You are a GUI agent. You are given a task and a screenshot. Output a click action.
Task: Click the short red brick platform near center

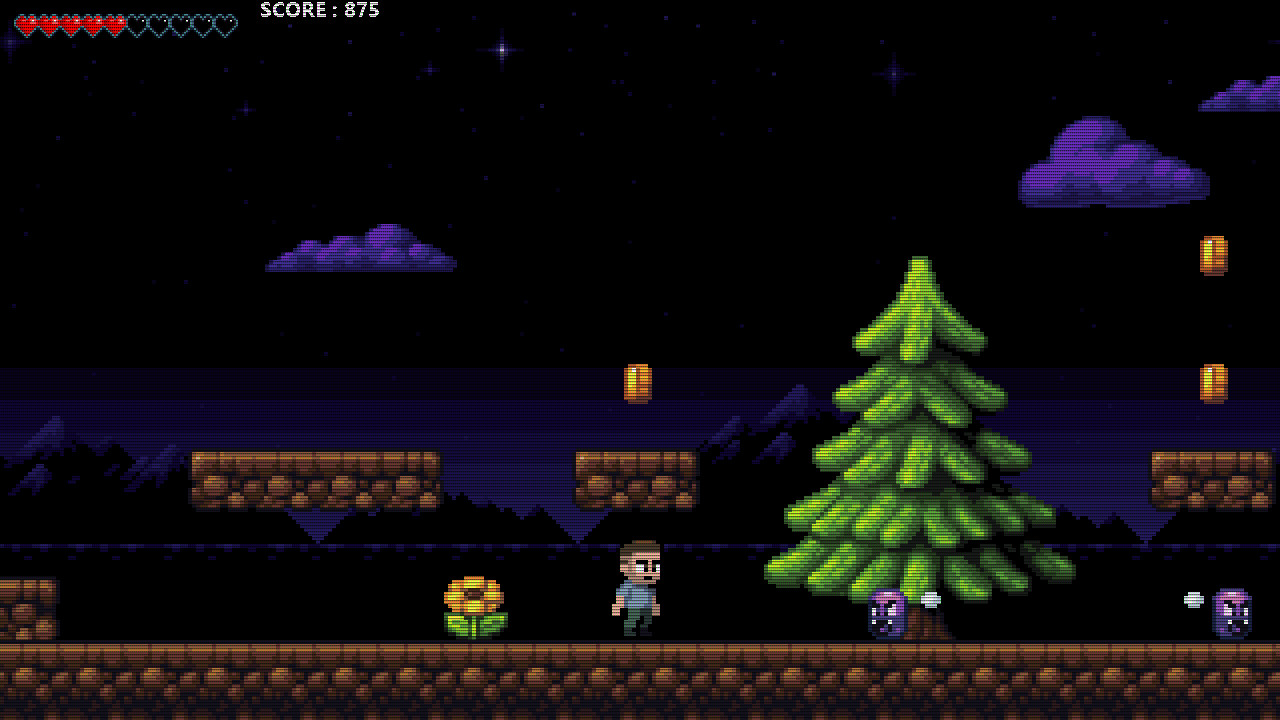pyautogui.click(x=635, y=480)
